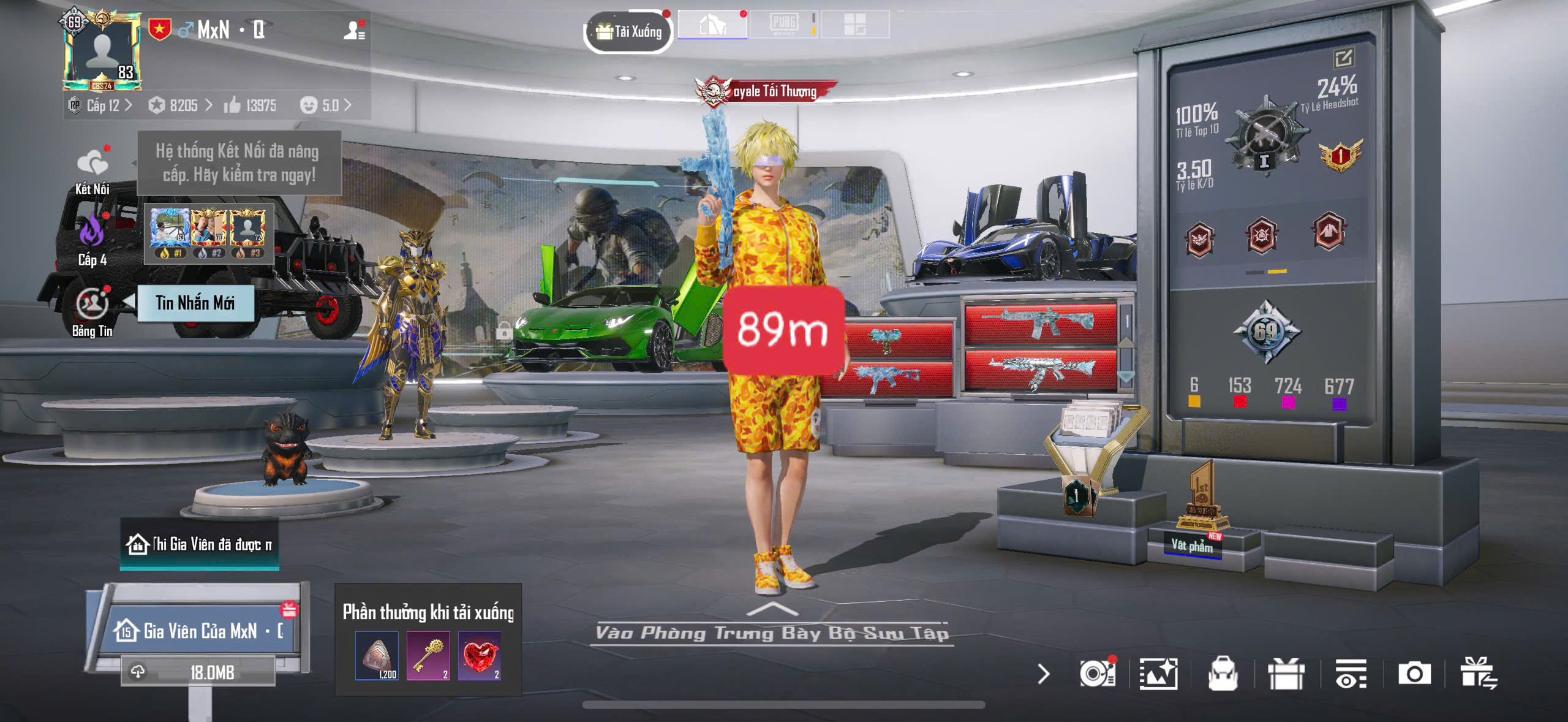Open the backpack inventory icon
This screenshot has height=722, width=1568.
click(x=1223, y=674)
